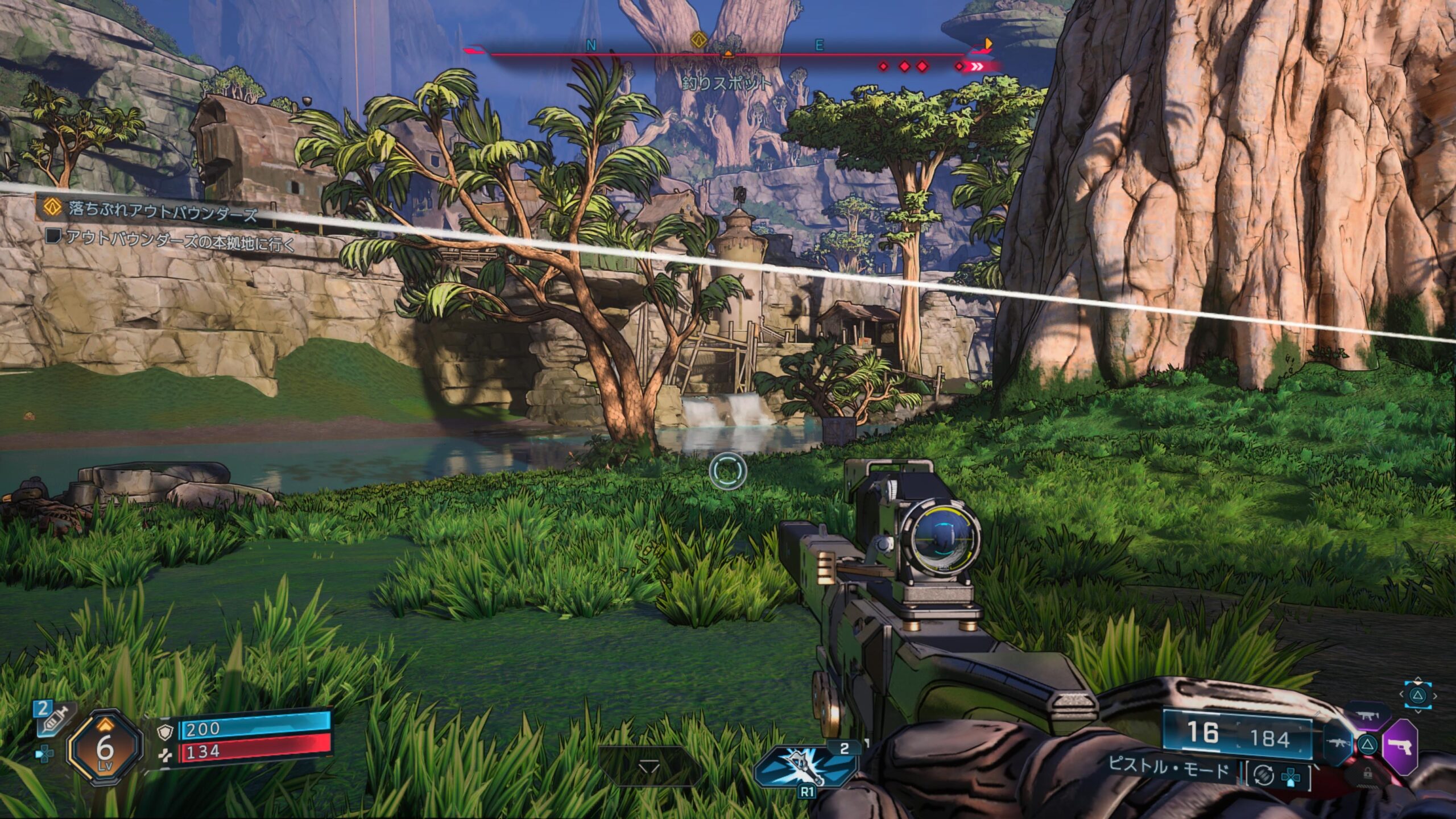Select the purple pistol weapon slot
This screenshot has width=1456, height=819.
point(1400,746)
